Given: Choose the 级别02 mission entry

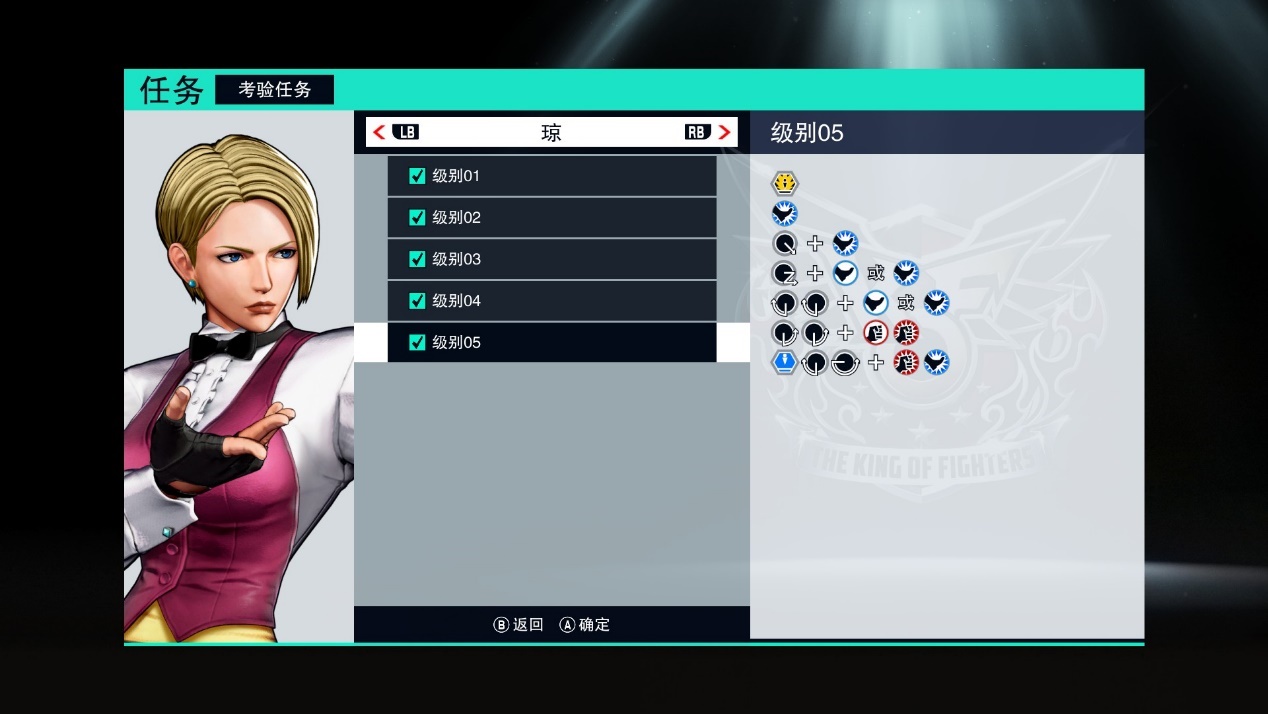Looking at the screenshot, I should tap(551, 218).
